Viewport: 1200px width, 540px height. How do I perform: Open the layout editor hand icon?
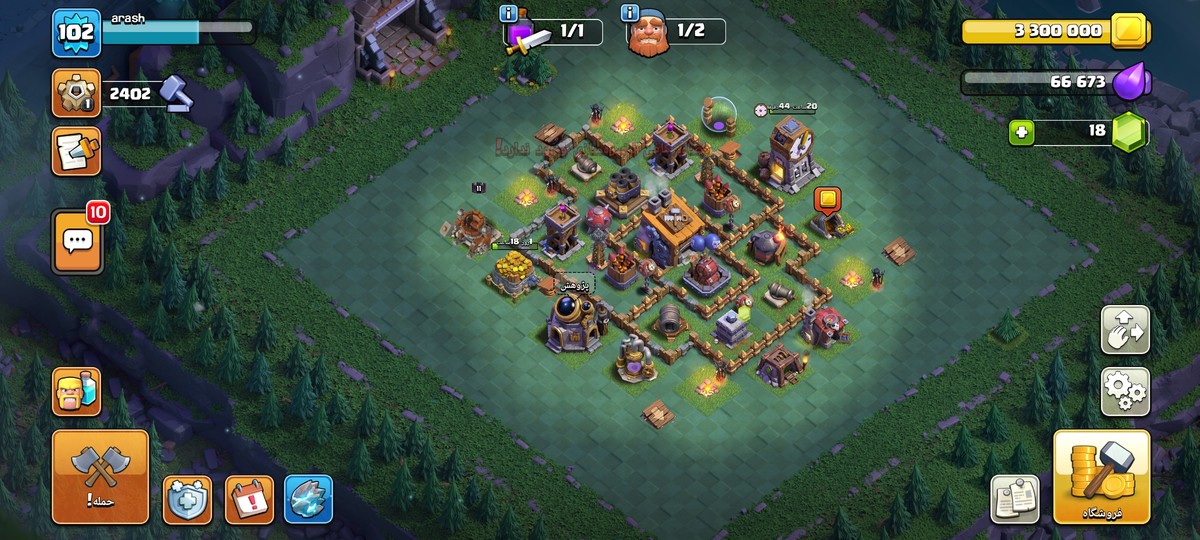1125,330
